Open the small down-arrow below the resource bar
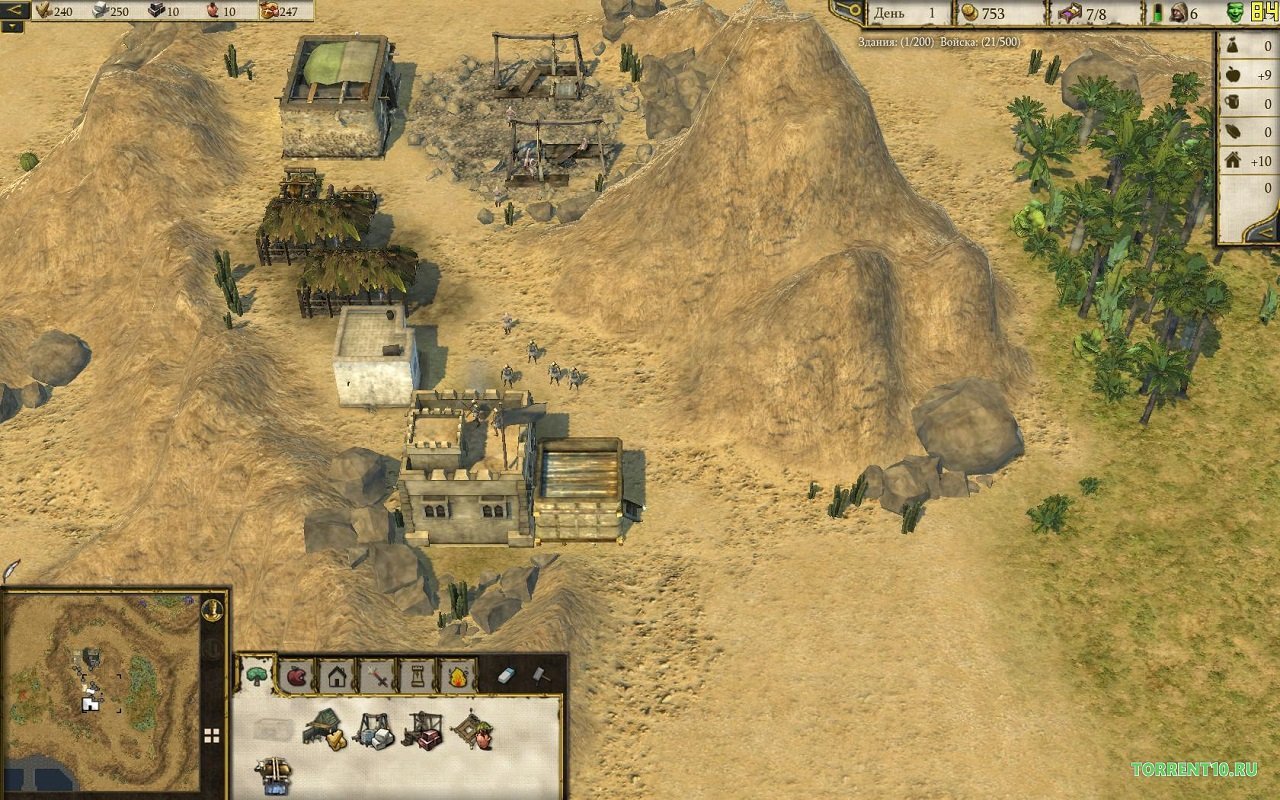 pyautogui.click(x=12, y=28)
